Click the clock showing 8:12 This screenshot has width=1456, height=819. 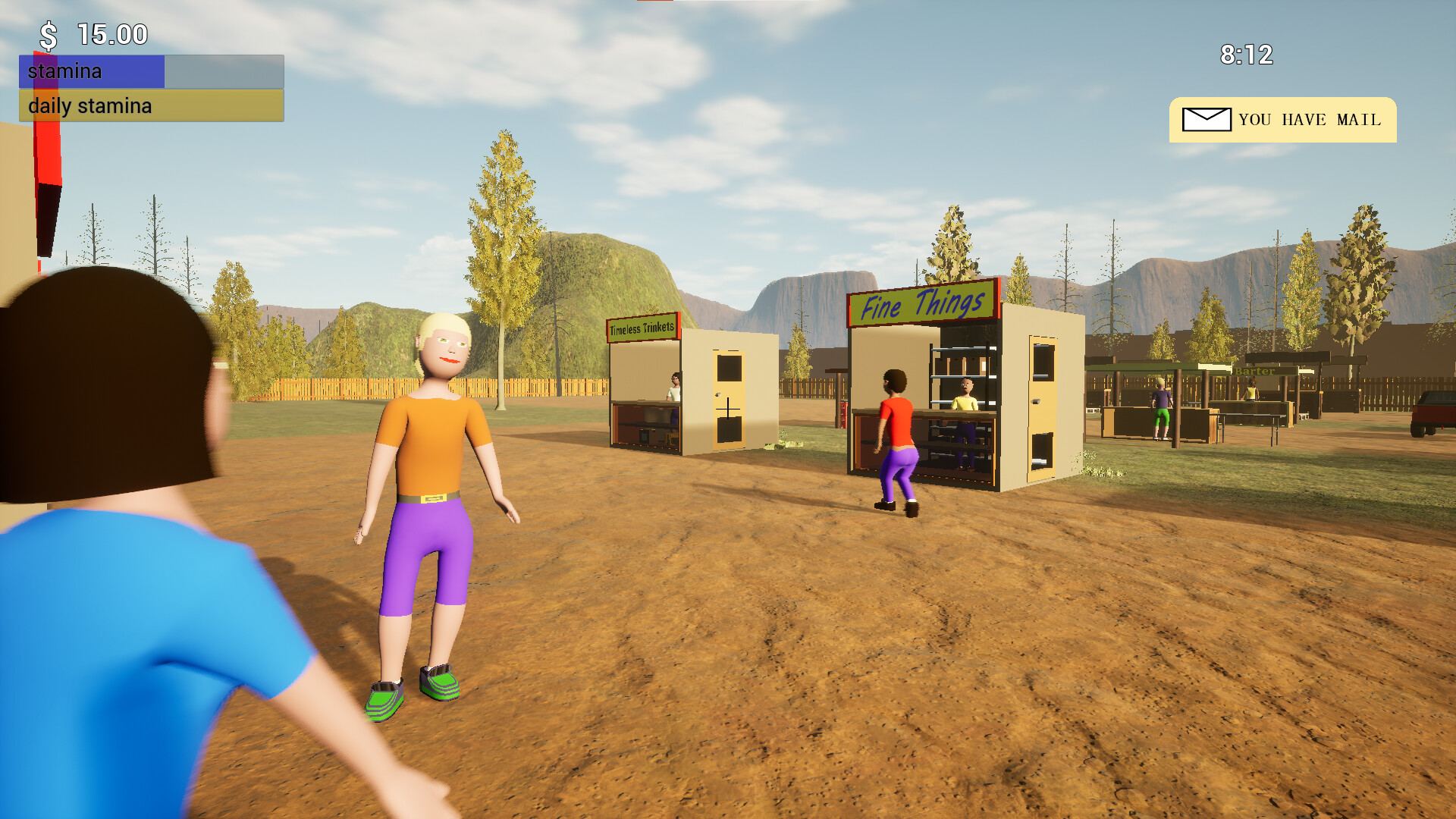coord(1247,55)
